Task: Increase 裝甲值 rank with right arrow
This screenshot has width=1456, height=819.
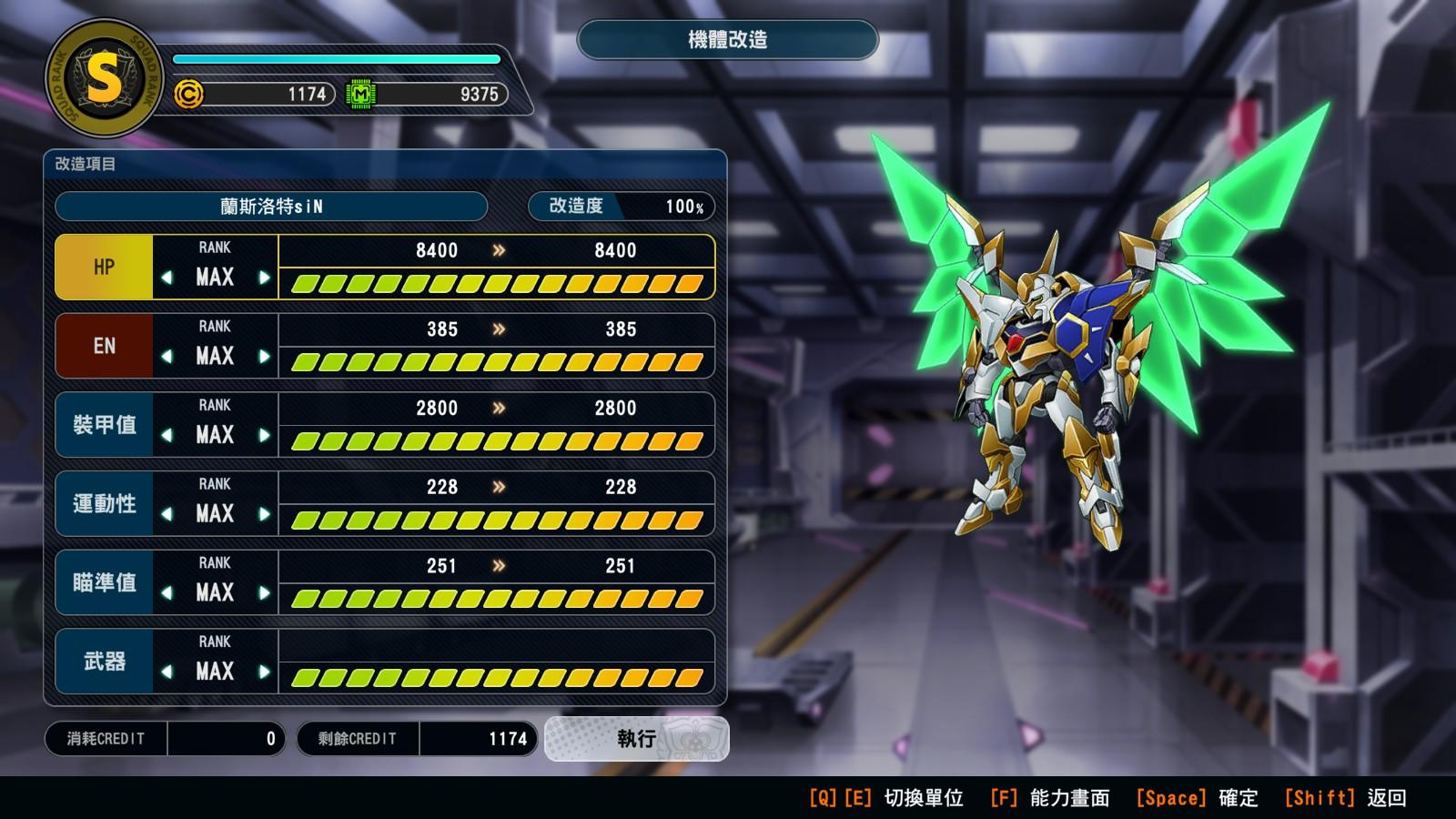Action: click(264, 435)
